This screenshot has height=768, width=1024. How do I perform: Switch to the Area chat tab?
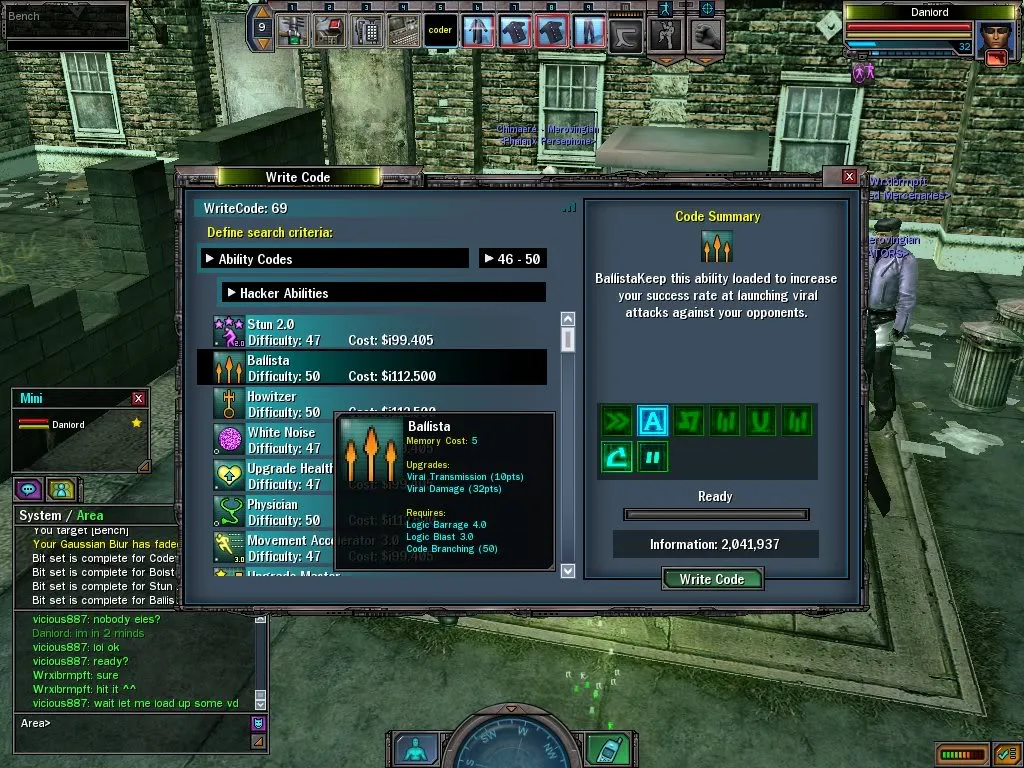(x=90, y=516)
